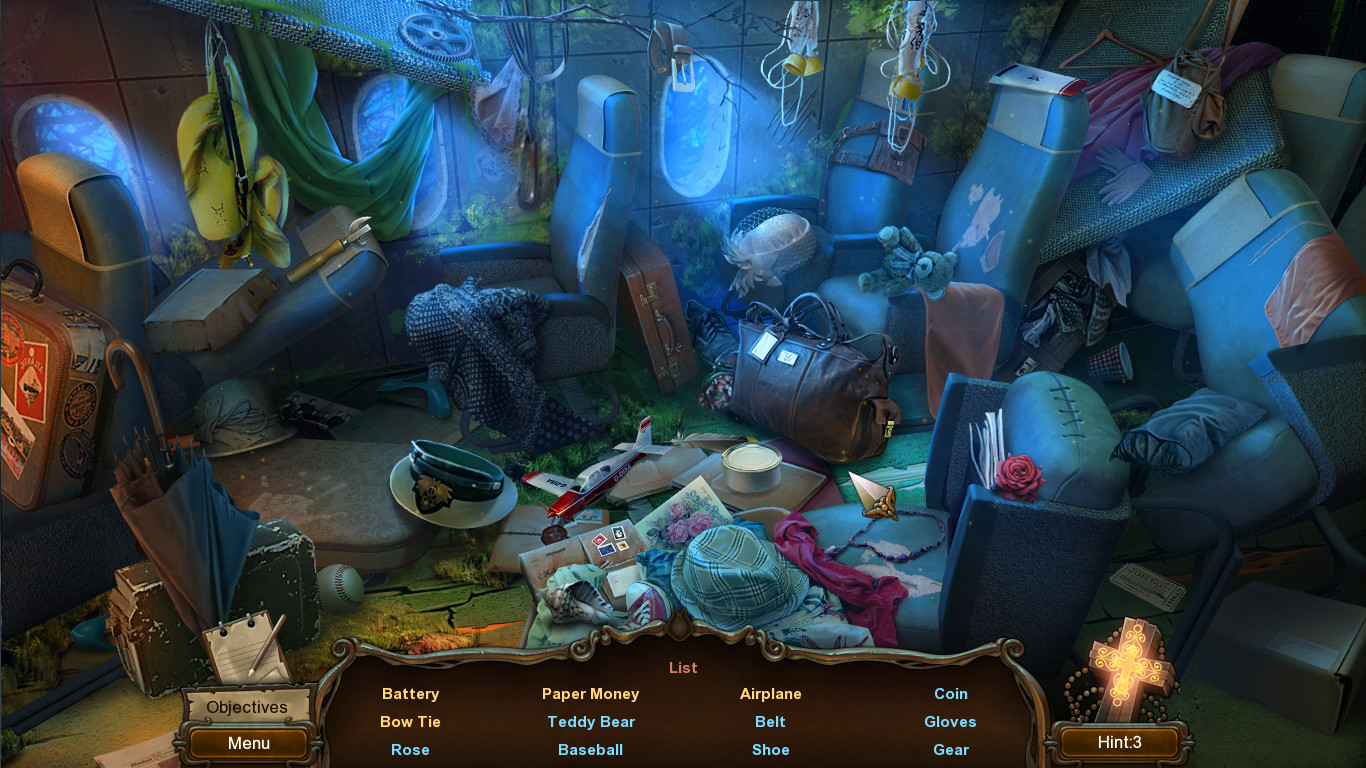Click 'Battery' in the hidden object list
The width and height of the screenshot is (1366, 768).
410,693
